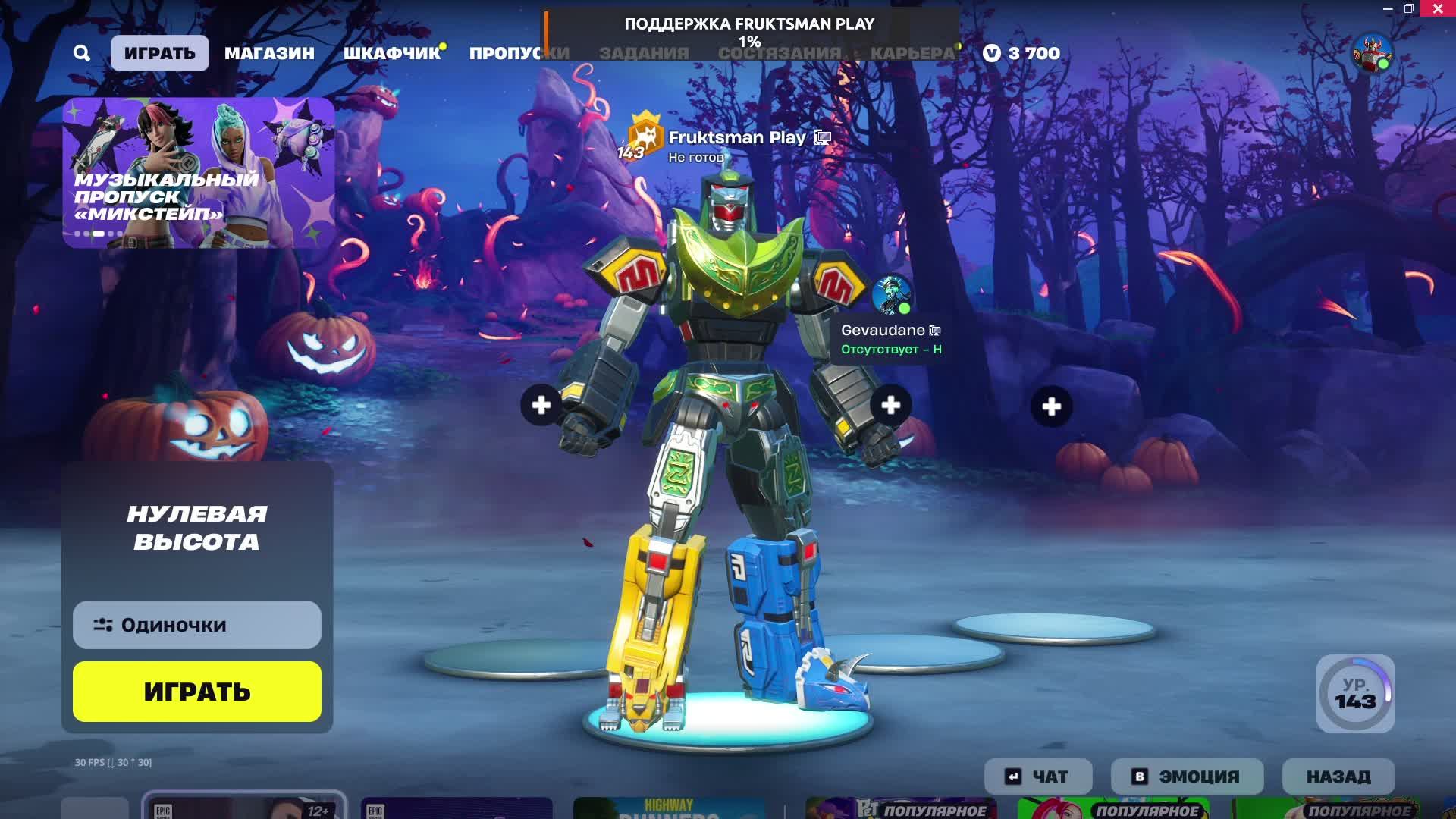
Task: Switch to the ШКАФЧИК tab
Action: 391,53
